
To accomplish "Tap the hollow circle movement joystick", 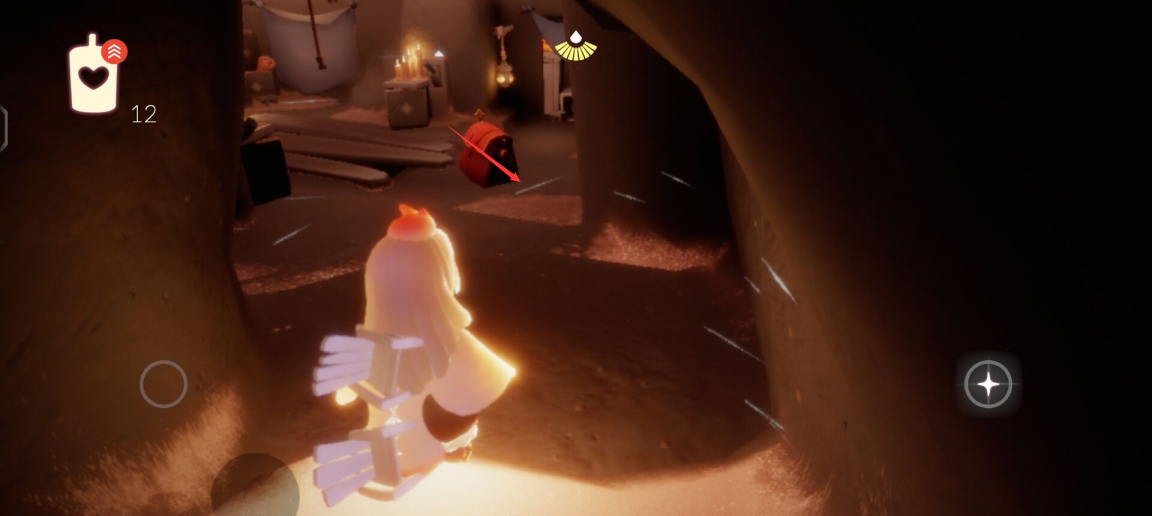I will [x=163, y=384].
